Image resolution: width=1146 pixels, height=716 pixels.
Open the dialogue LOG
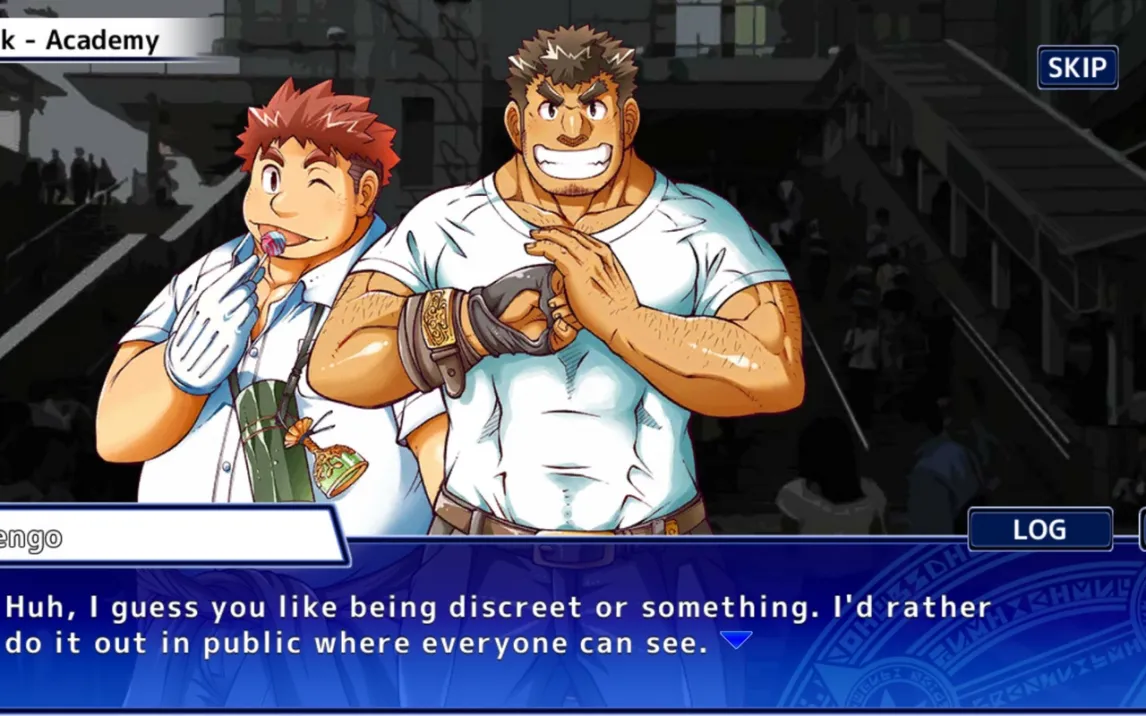click(x=1039, y=530)
